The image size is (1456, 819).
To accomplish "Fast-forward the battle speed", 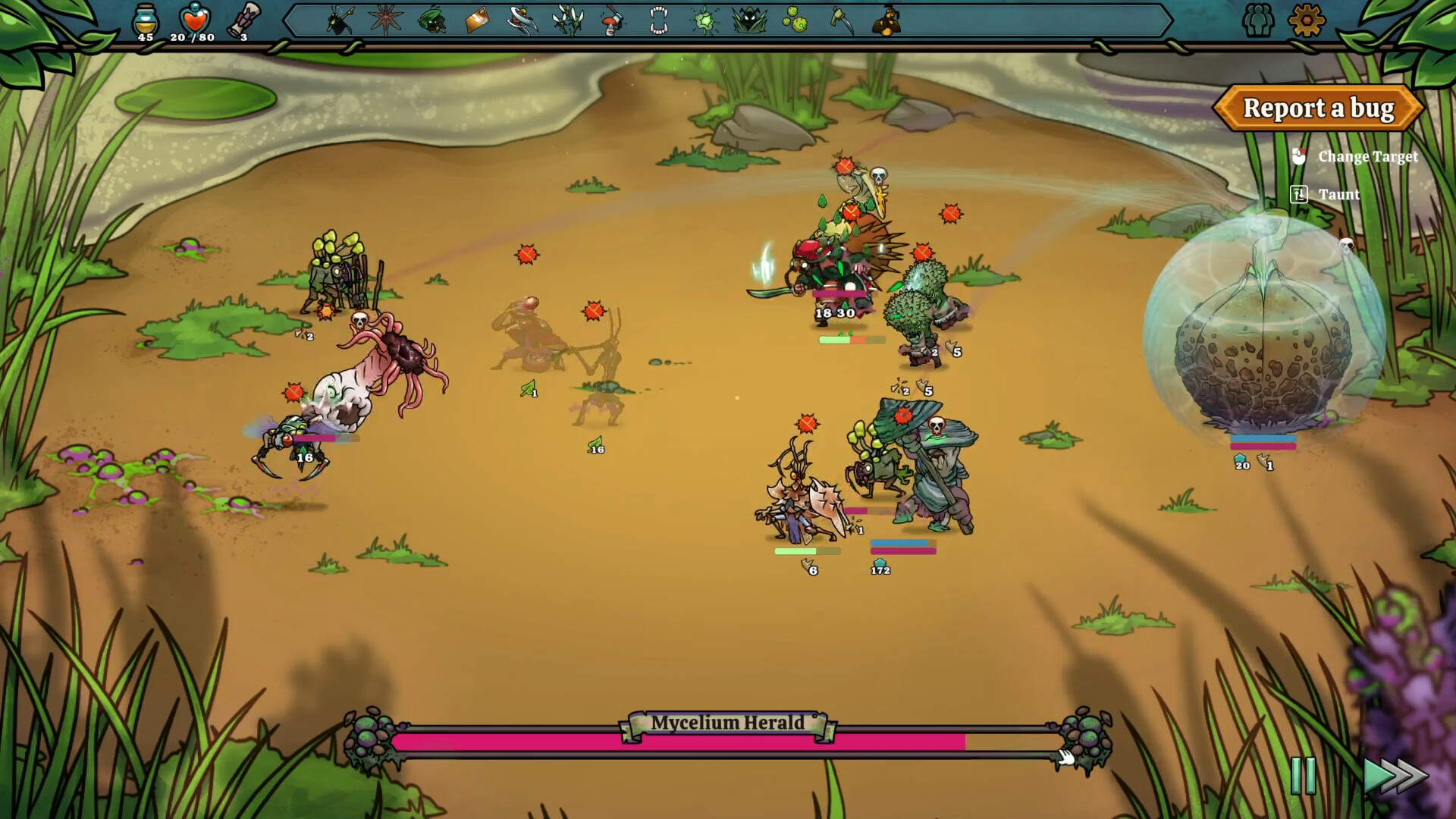I will click(1395, 775).
